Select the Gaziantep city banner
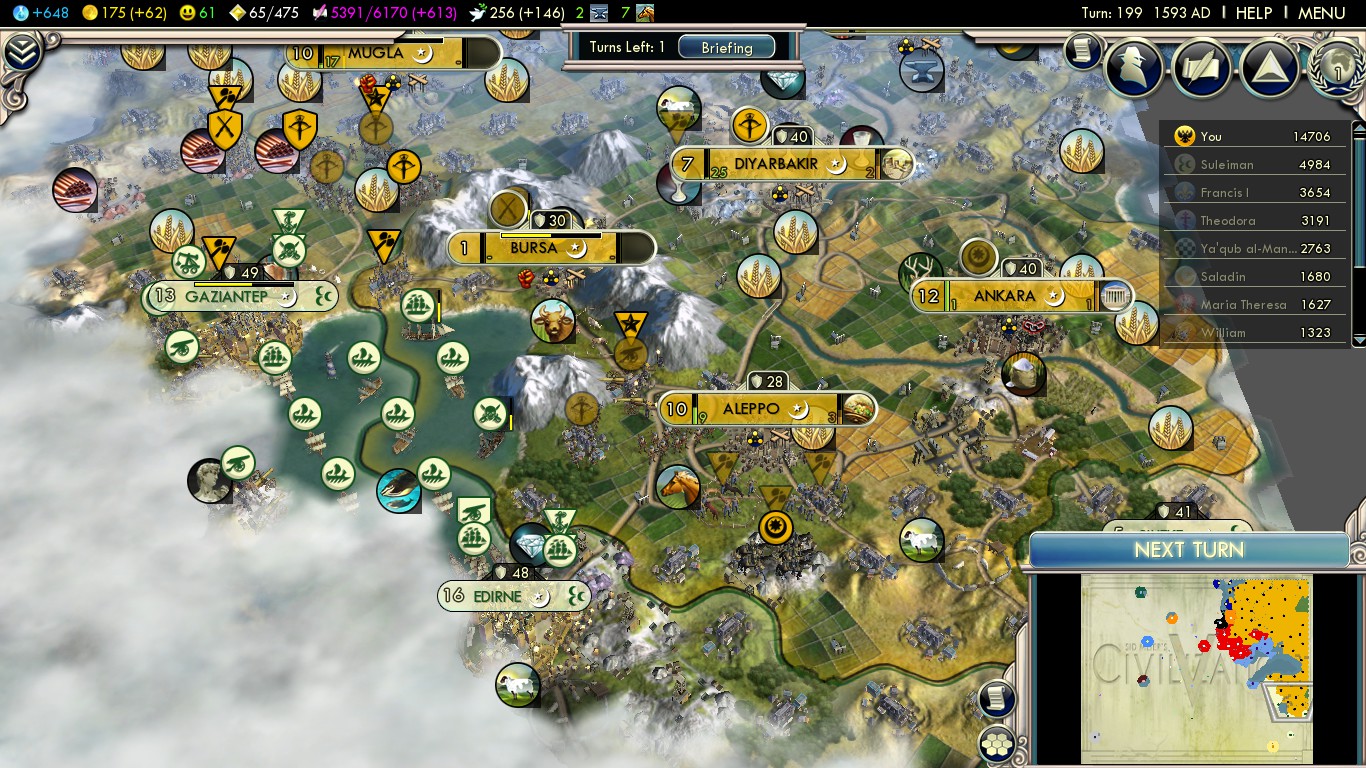This screenshot has height=768, width=1366. point(227,296)
